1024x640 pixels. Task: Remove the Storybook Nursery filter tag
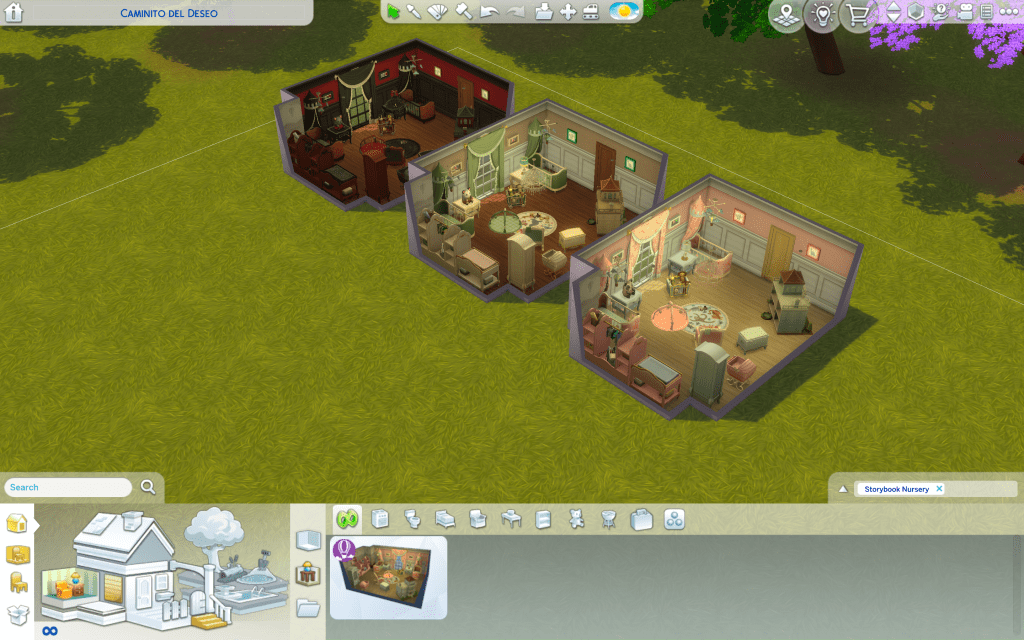click(x=939, y=489)
